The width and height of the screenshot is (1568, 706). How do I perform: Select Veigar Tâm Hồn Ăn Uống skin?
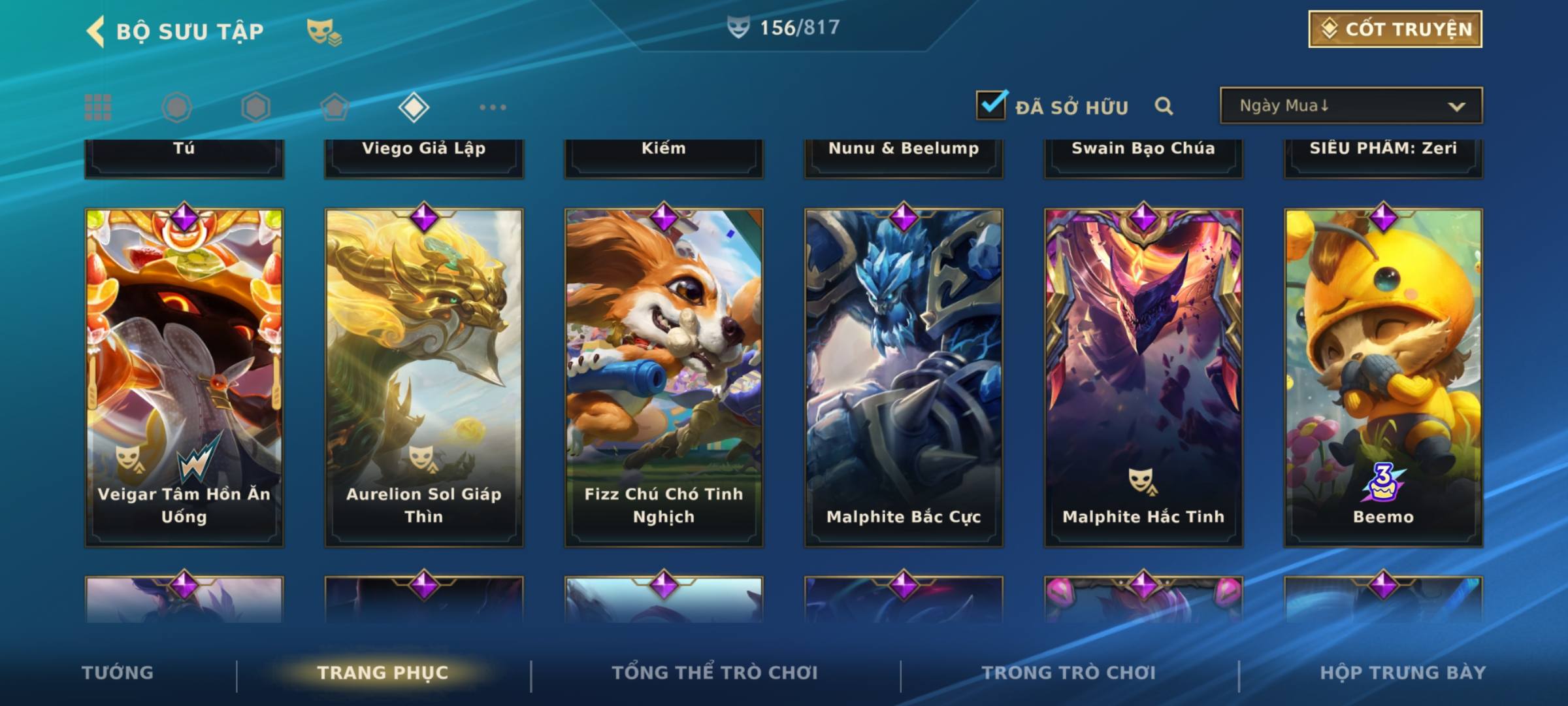[x=184, y=377]
